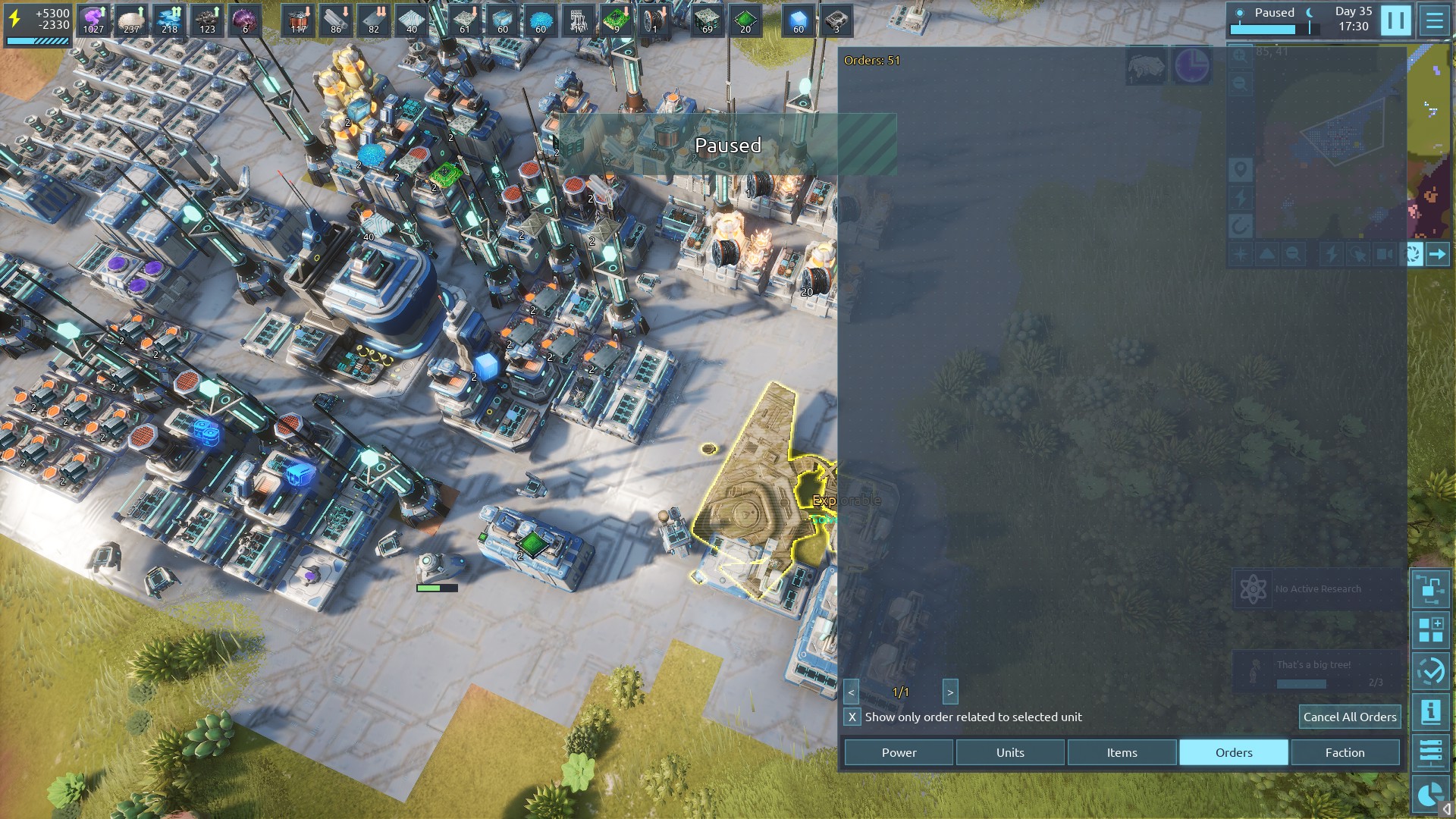Select the Orders tab
Viewport: 1456px width, 819px height.
[1233, 752]
